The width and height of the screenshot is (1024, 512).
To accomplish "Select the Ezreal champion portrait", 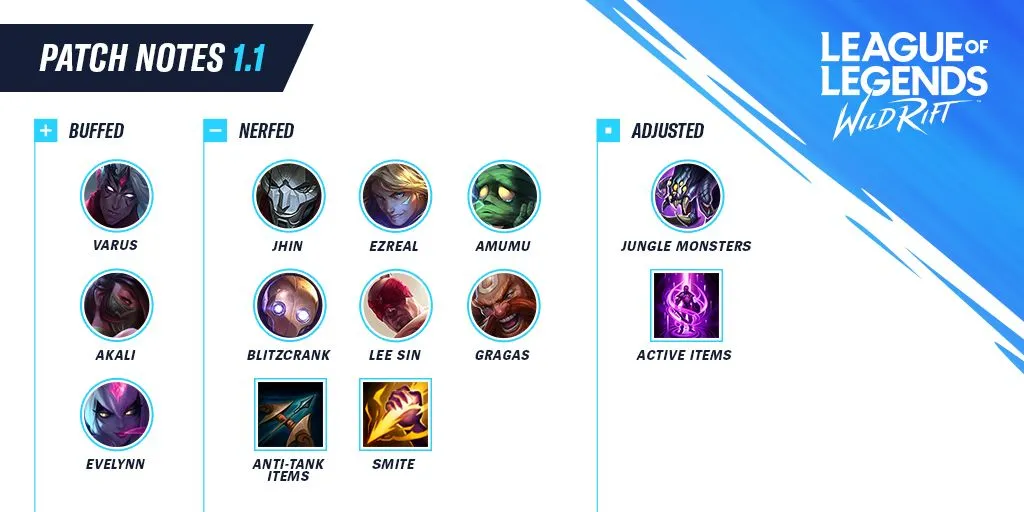I will pyautogui.click(x=395, y=196).
